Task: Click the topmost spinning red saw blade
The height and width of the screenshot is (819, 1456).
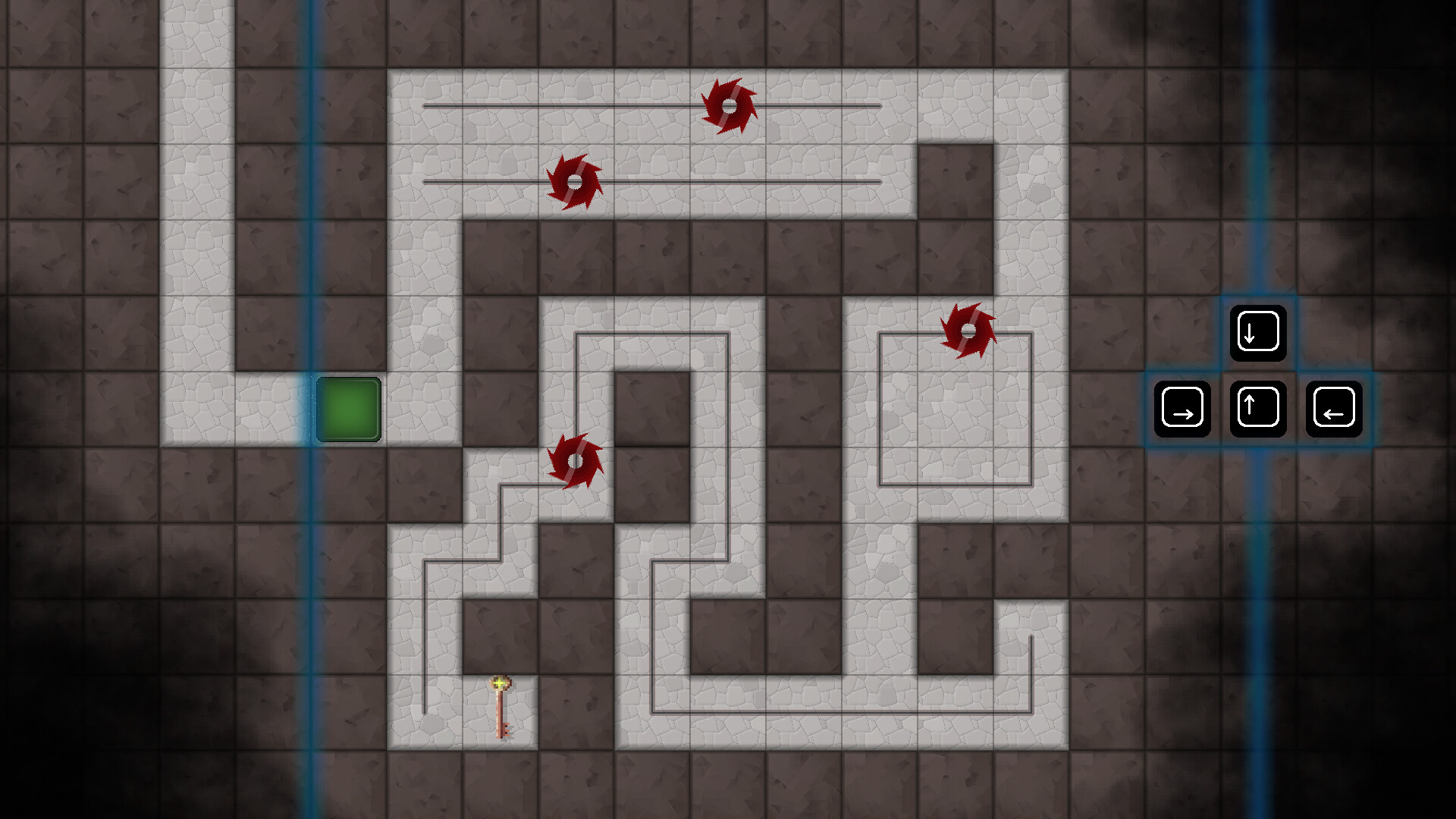Action: pyautogui.click(x=730, y=106)
